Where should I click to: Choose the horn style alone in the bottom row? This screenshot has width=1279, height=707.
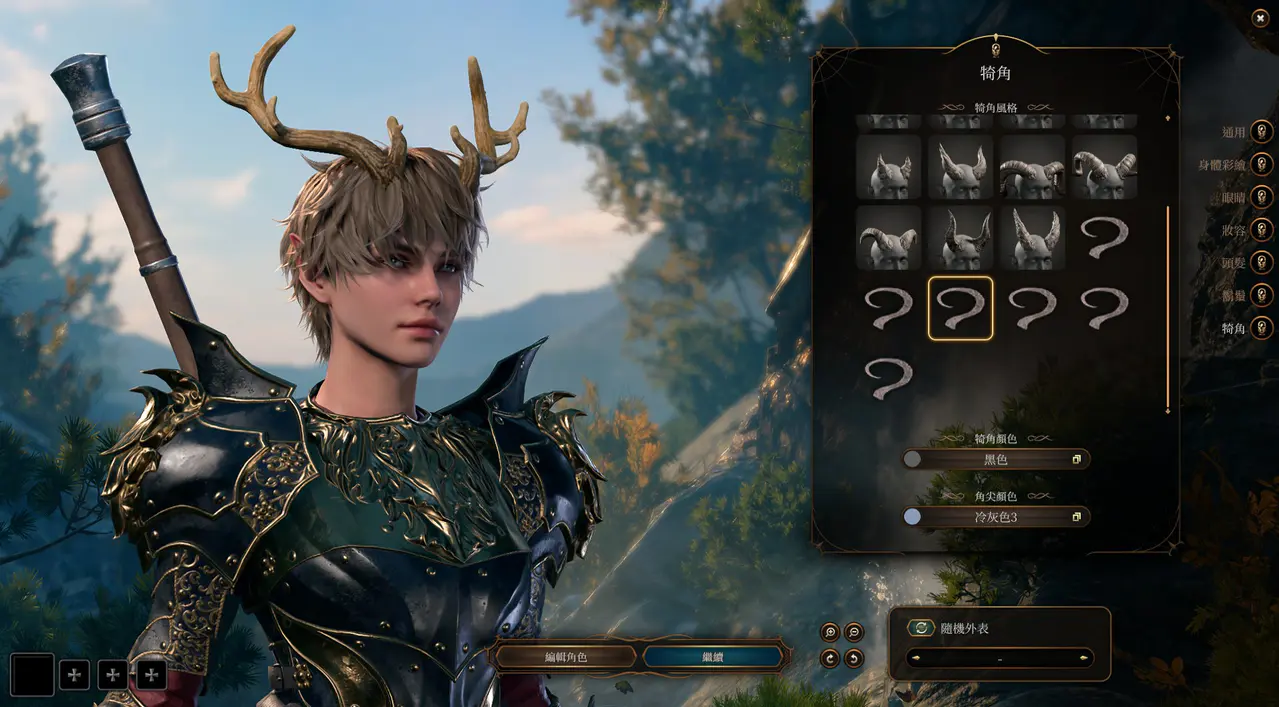[x=888, y=379]
